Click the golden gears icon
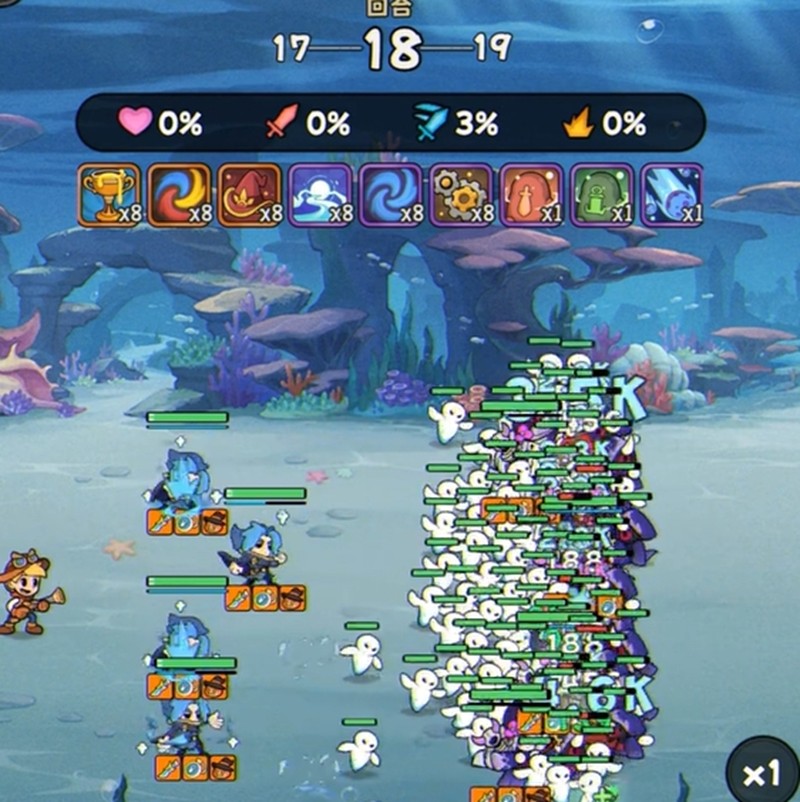 pyautogui.click(x=461, y=196)
